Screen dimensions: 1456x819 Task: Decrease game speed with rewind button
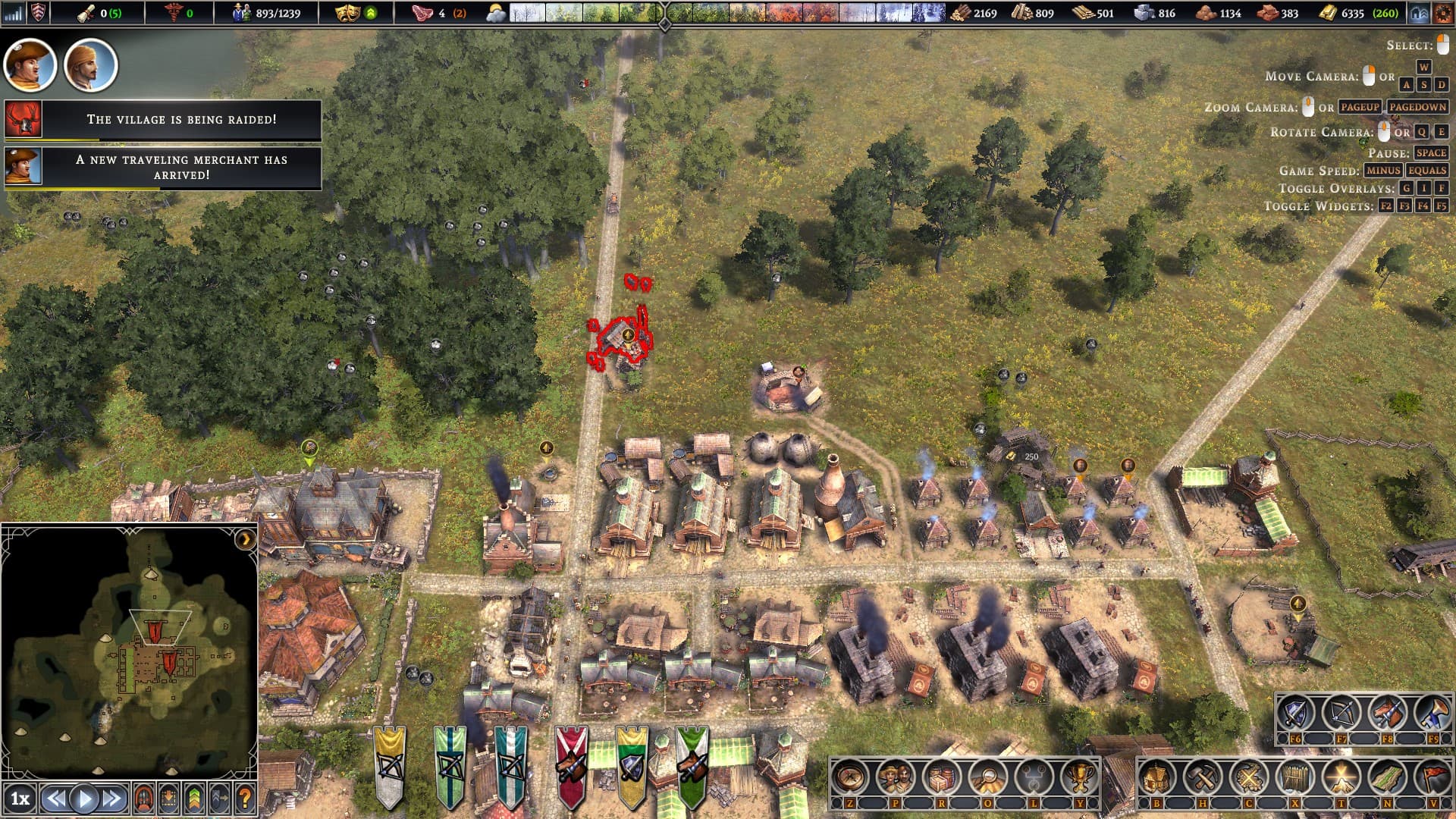tap(55, 798)
